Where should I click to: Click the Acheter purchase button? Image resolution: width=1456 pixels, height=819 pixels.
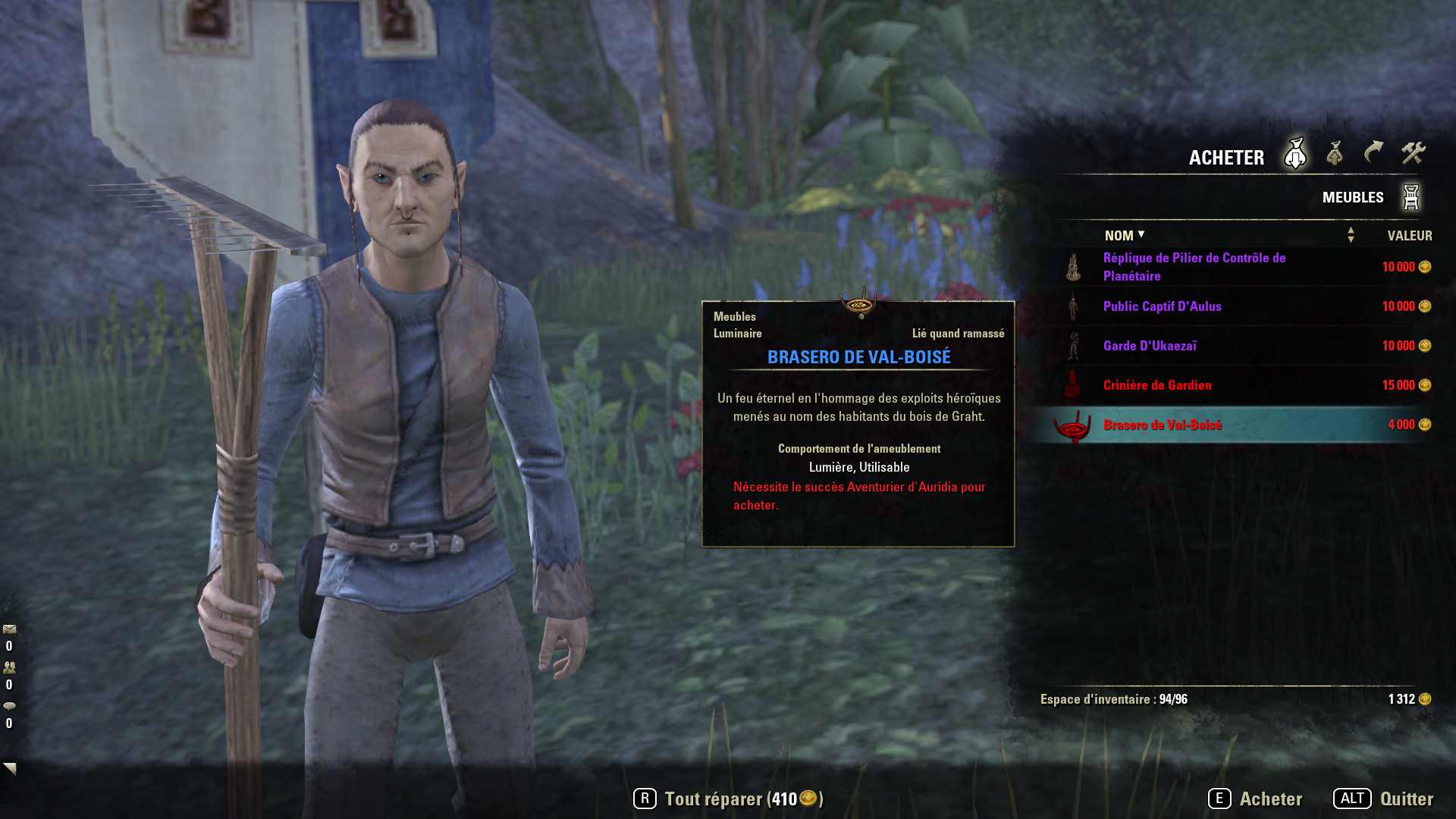click(x=1256, y=799)
